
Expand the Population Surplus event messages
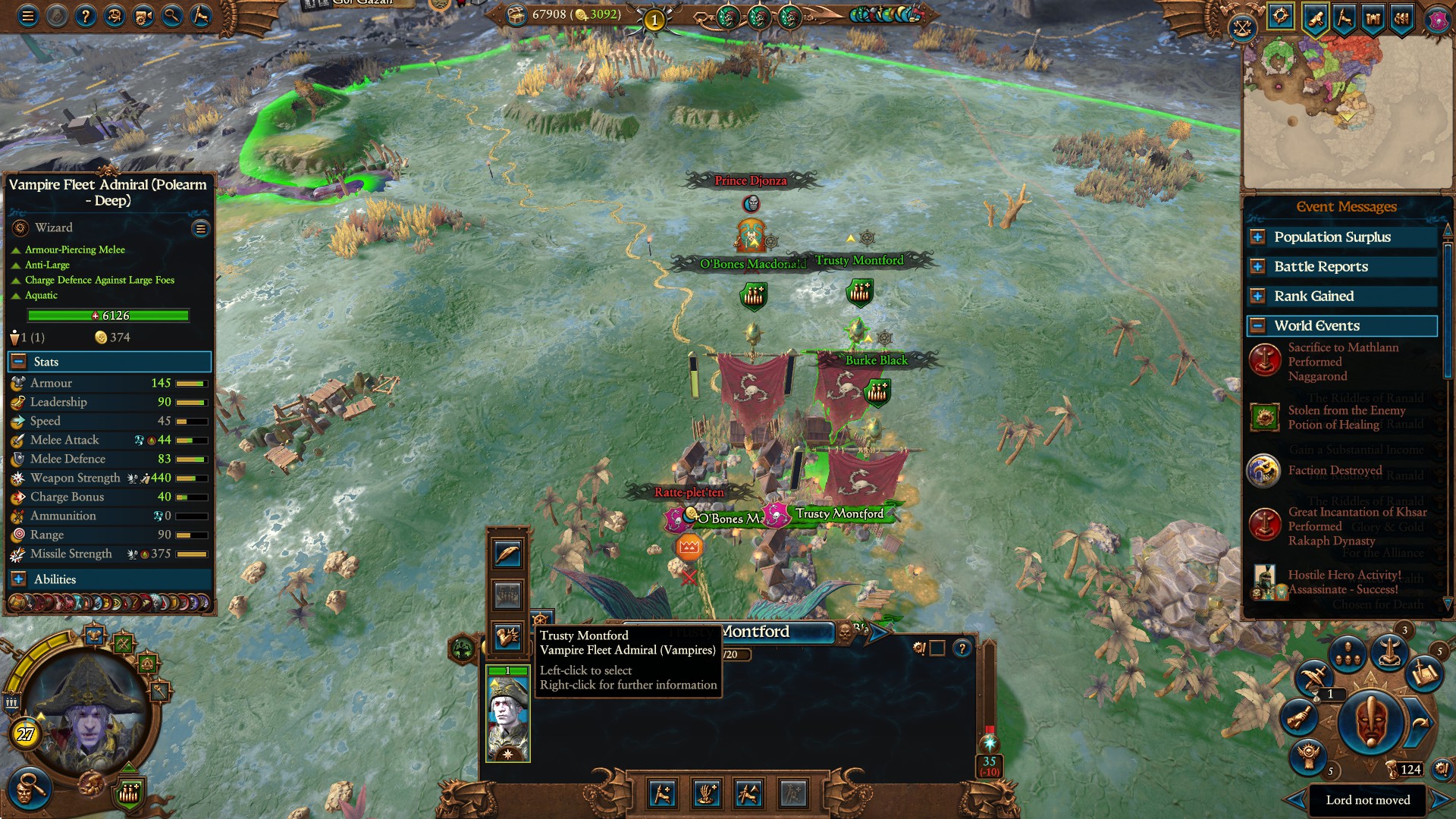click(1257, 237)
